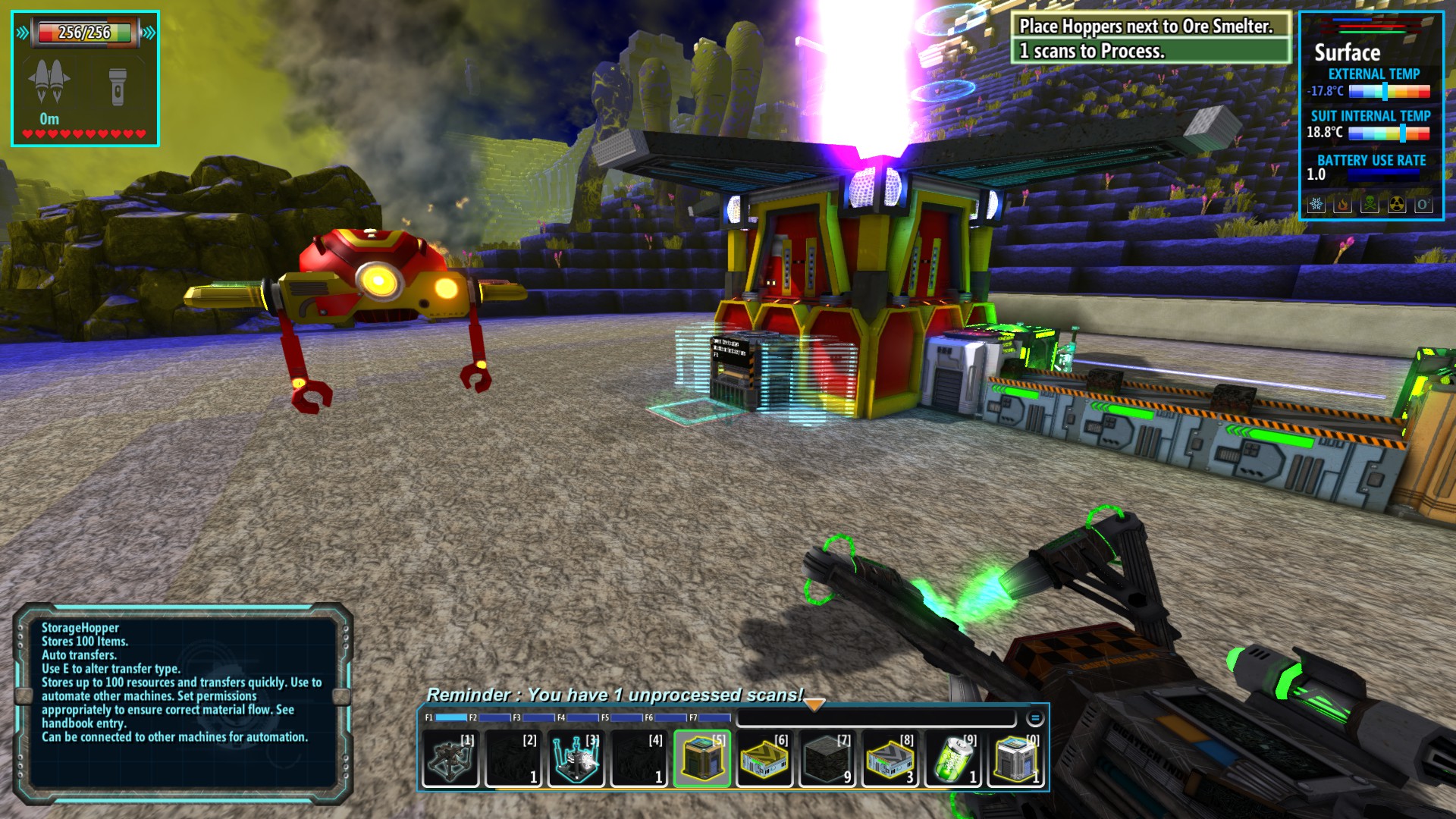1456x819 pixels.
Task: Choose the white machine block in slot 0
Action: pos(1017,759)
